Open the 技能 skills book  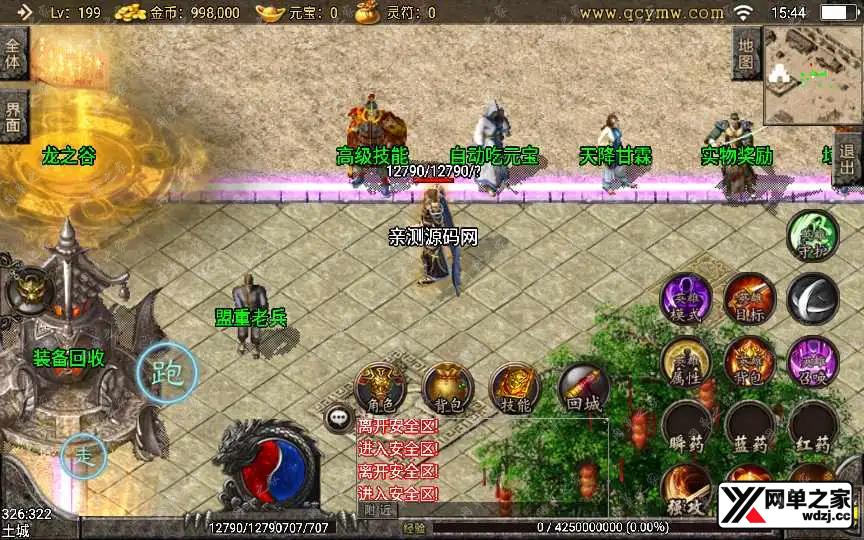click(515, 388)
